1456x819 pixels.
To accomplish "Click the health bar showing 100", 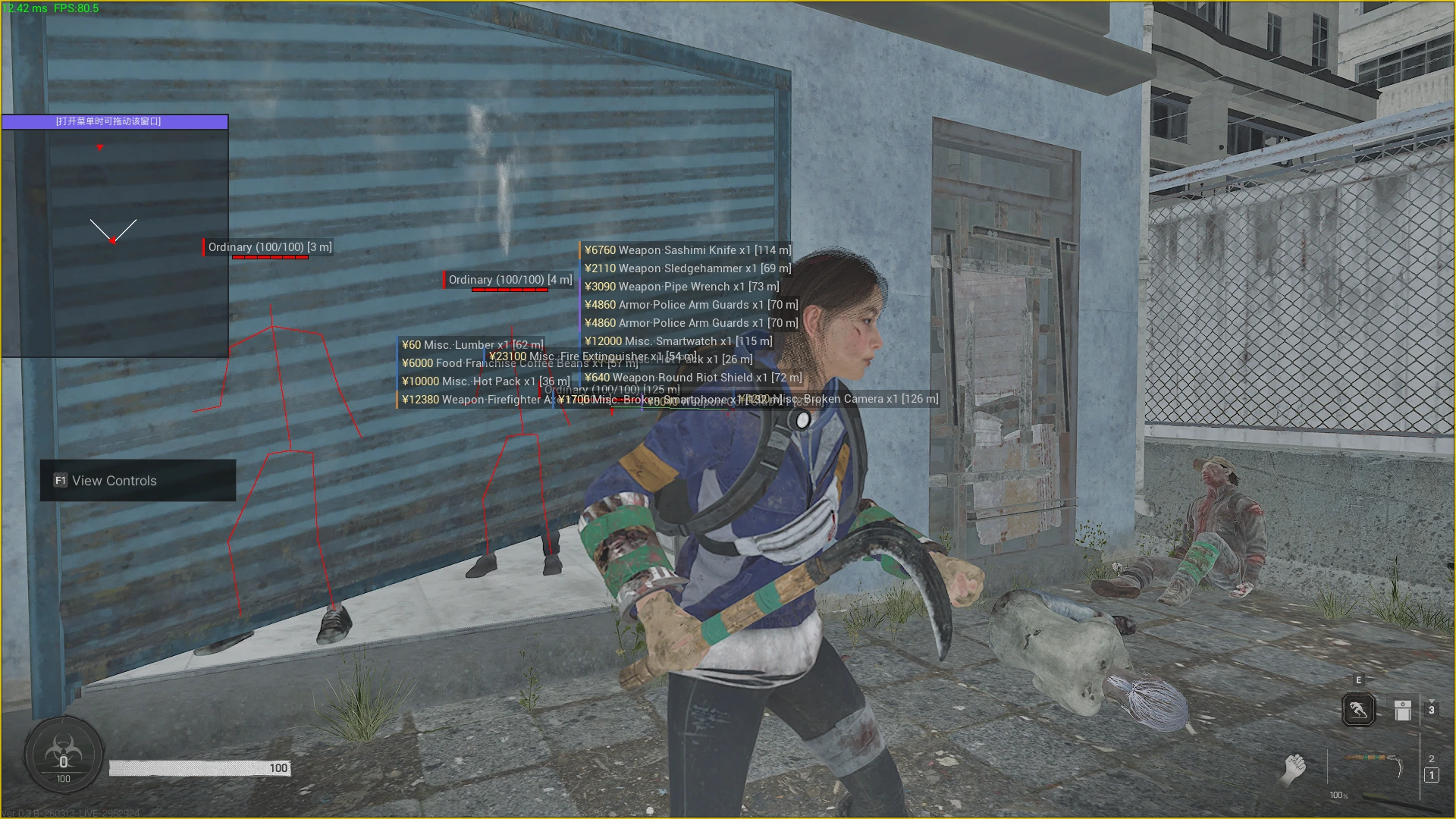I will coord(199,767).
